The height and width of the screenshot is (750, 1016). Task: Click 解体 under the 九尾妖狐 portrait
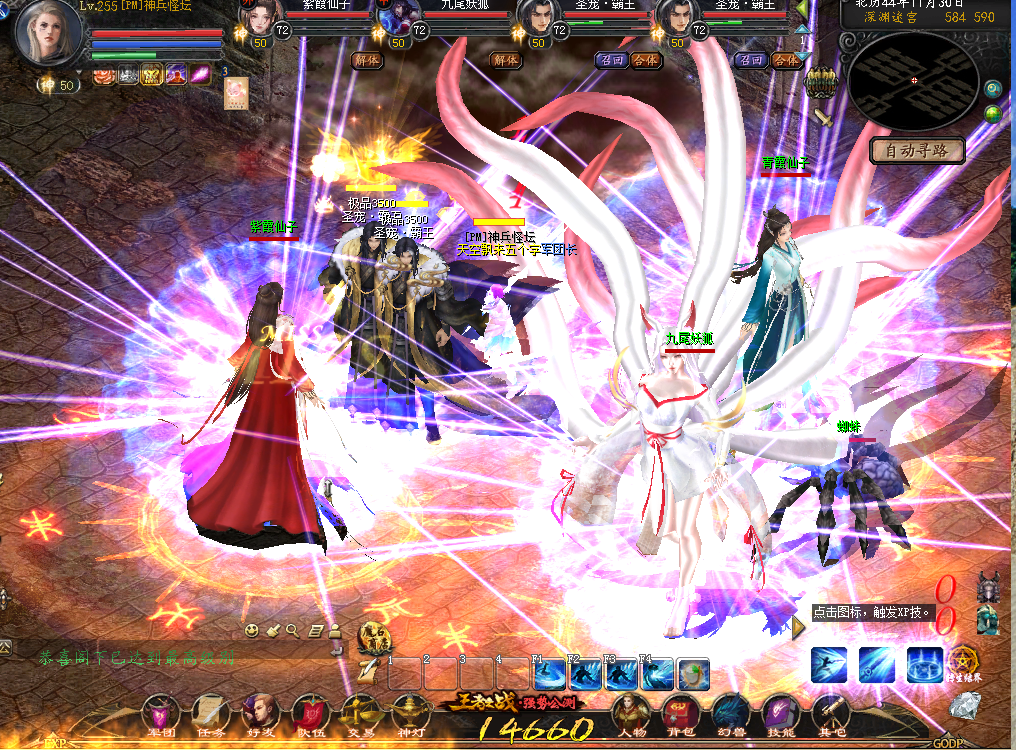coord(506,60)
